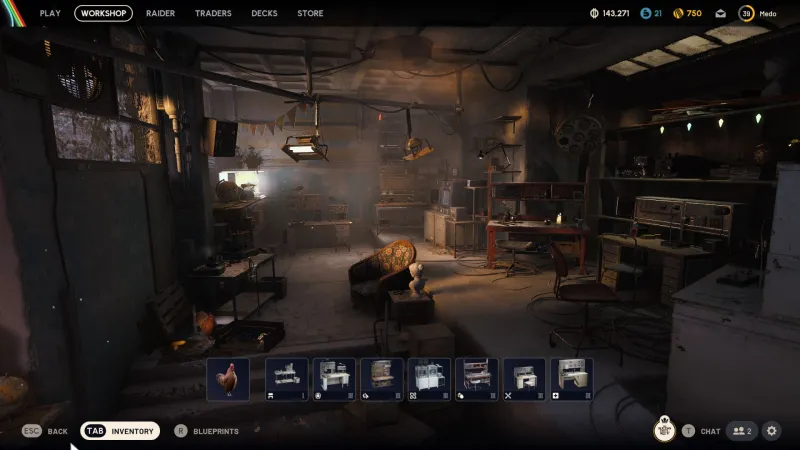
Task: Open the Medo player profile
Action: (x=757, y=13)
